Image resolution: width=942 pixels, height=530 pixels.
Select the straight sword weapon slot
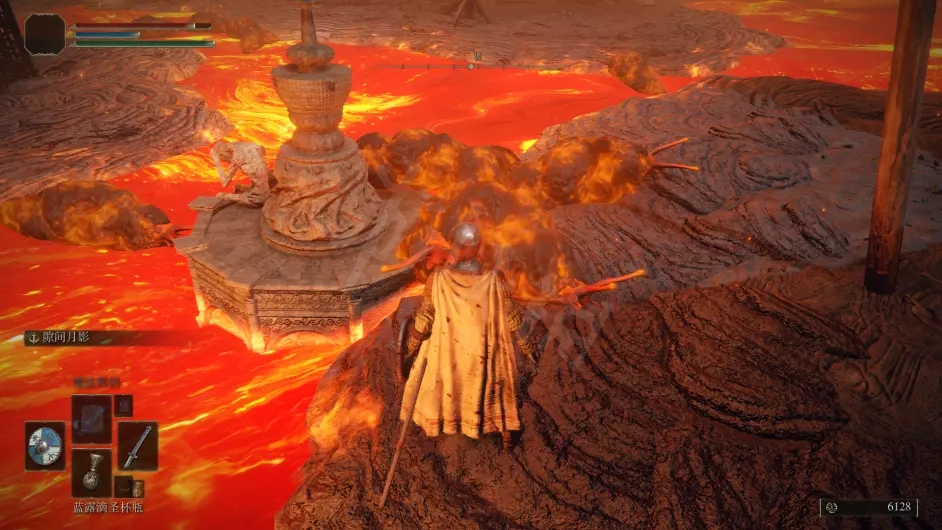coord(137,446)
